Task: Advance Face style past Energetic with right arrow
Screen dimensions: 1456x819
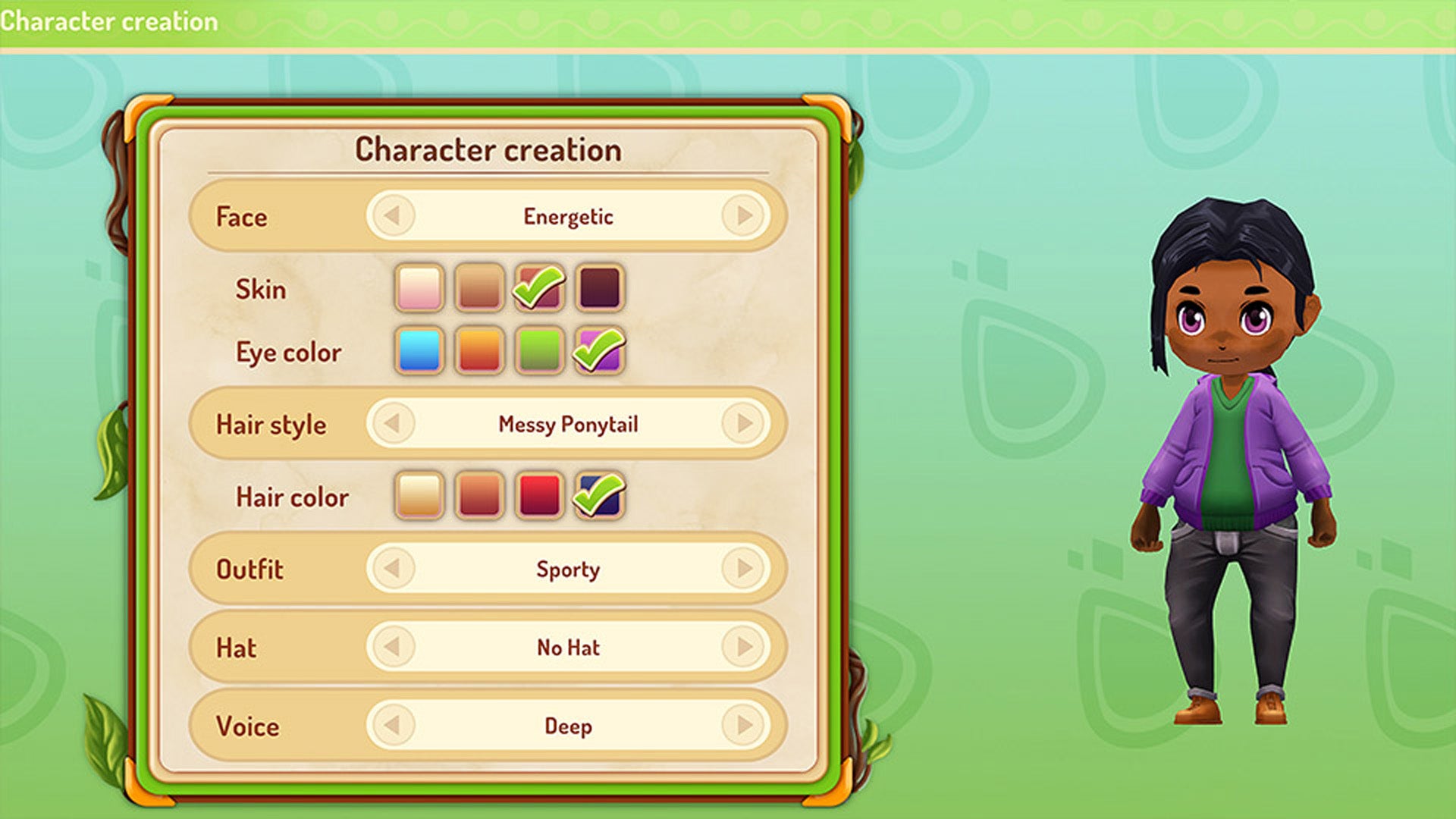Action: click(744, 215)
